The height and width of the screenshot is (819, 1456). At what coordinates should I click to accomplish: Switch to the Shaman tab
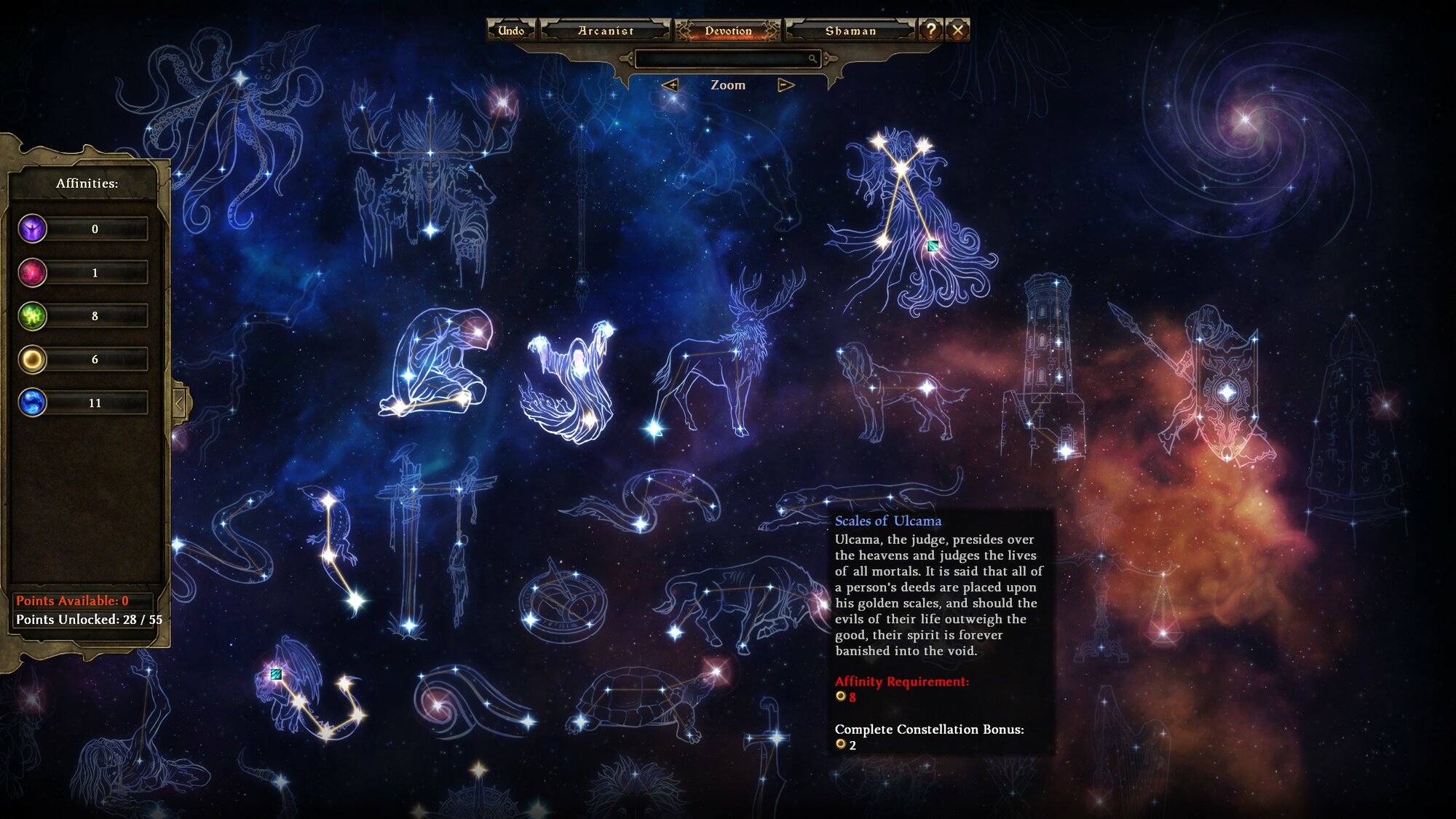point(850,31)
